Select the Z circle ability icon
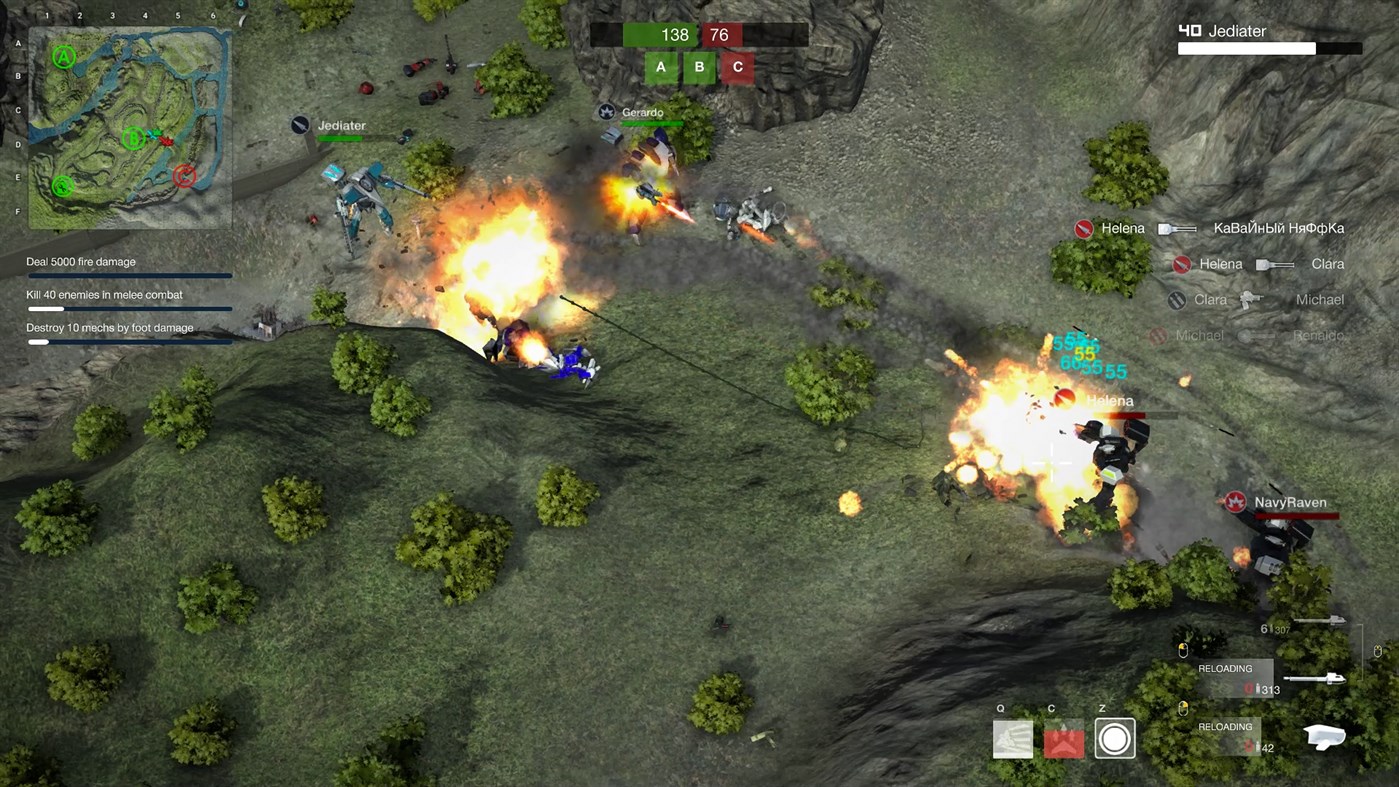1399x787 pixels. 1115,738
